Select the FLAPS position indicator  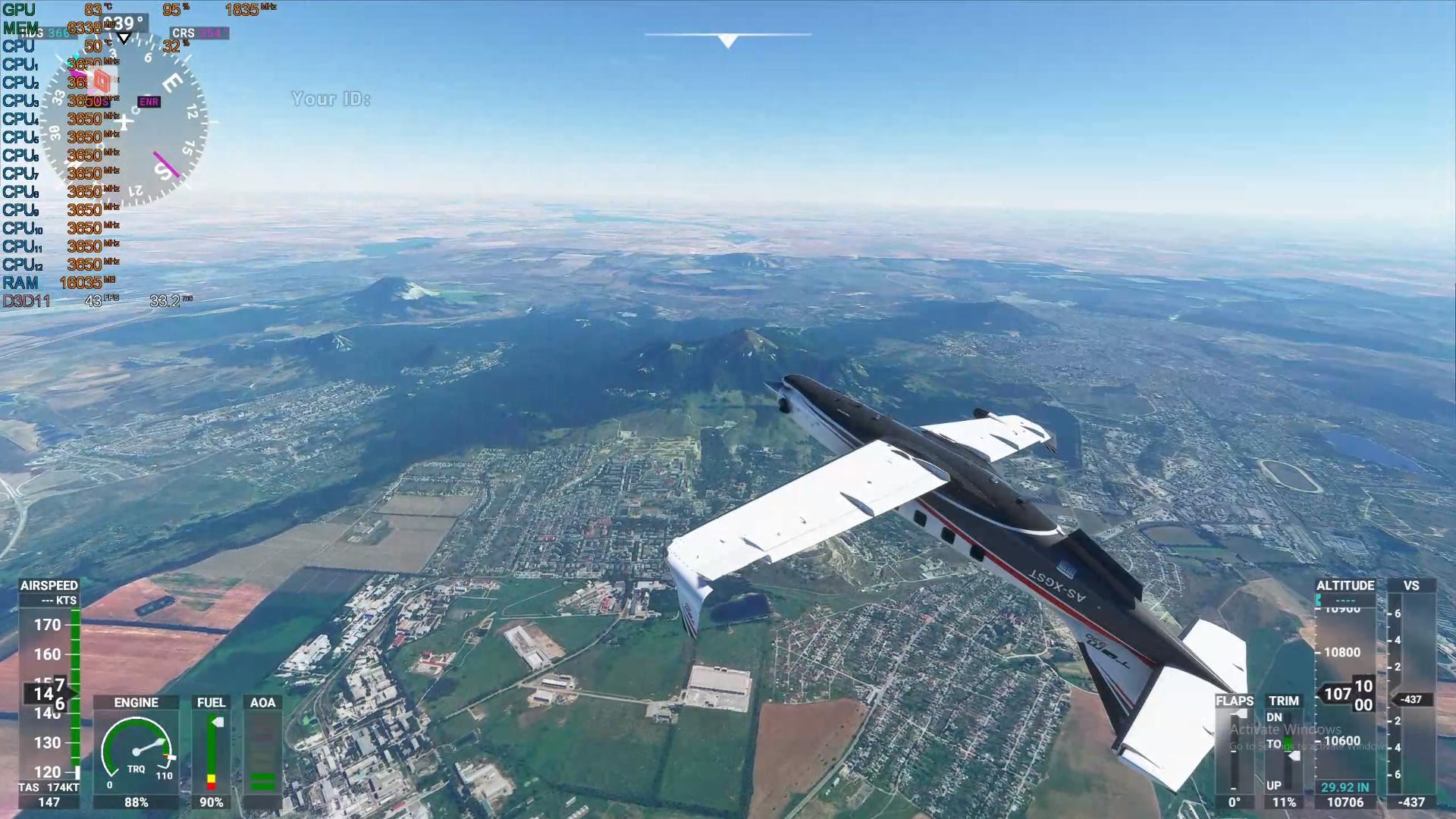1235,751
